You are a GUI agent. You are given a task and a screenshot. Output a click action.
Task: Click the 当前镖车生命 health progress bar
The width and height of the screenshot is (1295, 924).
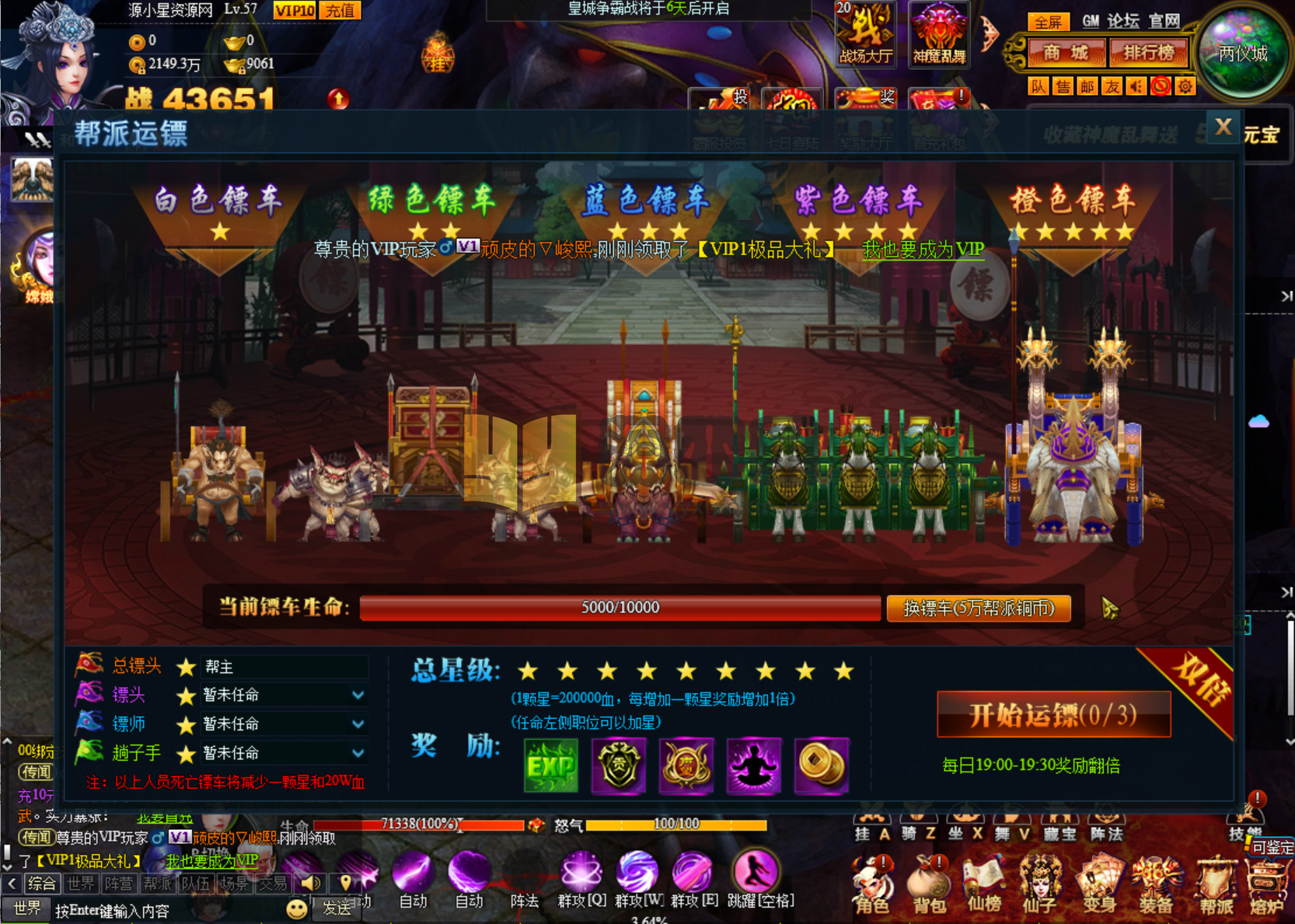pos(620,608)
